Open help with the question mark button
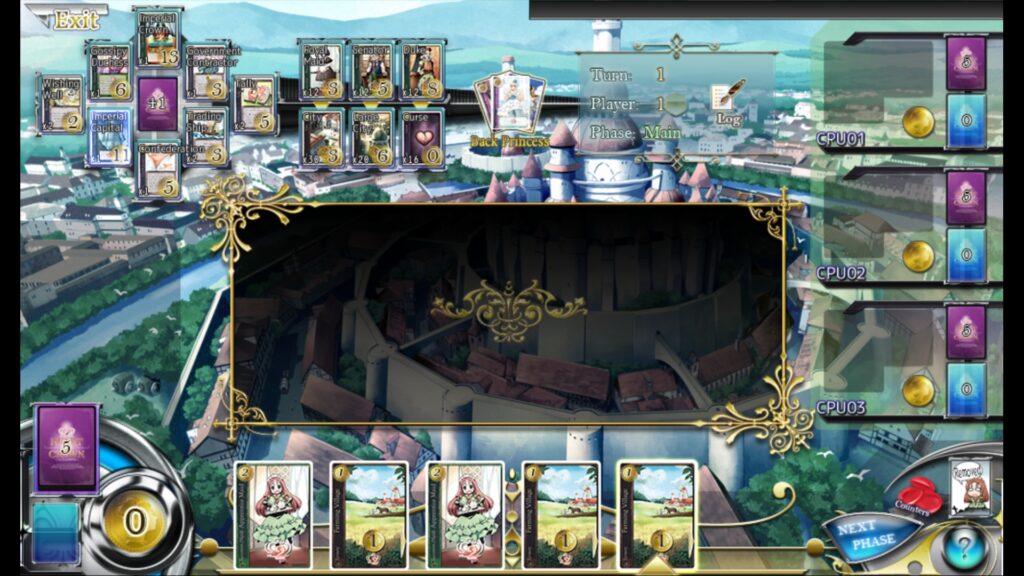The width and height of the screenshot is (1024, 576). (x=965, y=550)
